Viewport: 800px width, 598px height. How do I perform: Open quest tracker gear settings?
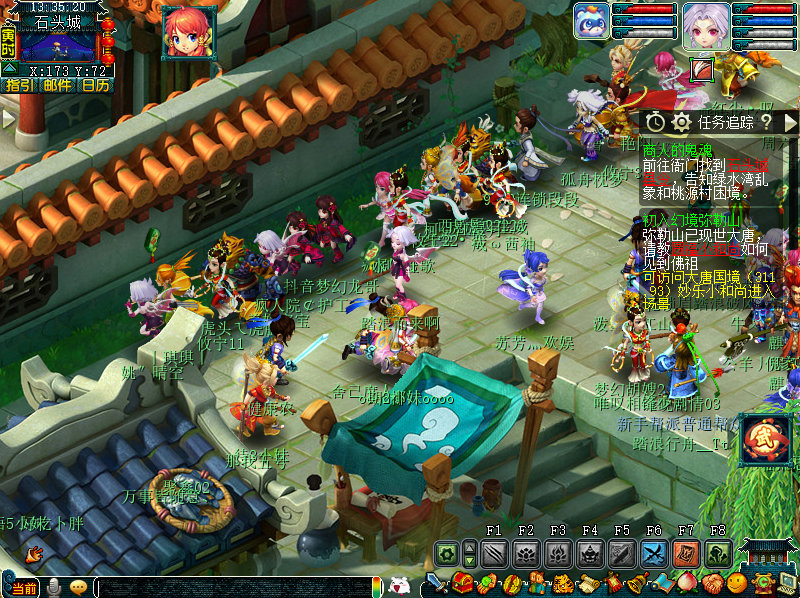pos(681,122)
